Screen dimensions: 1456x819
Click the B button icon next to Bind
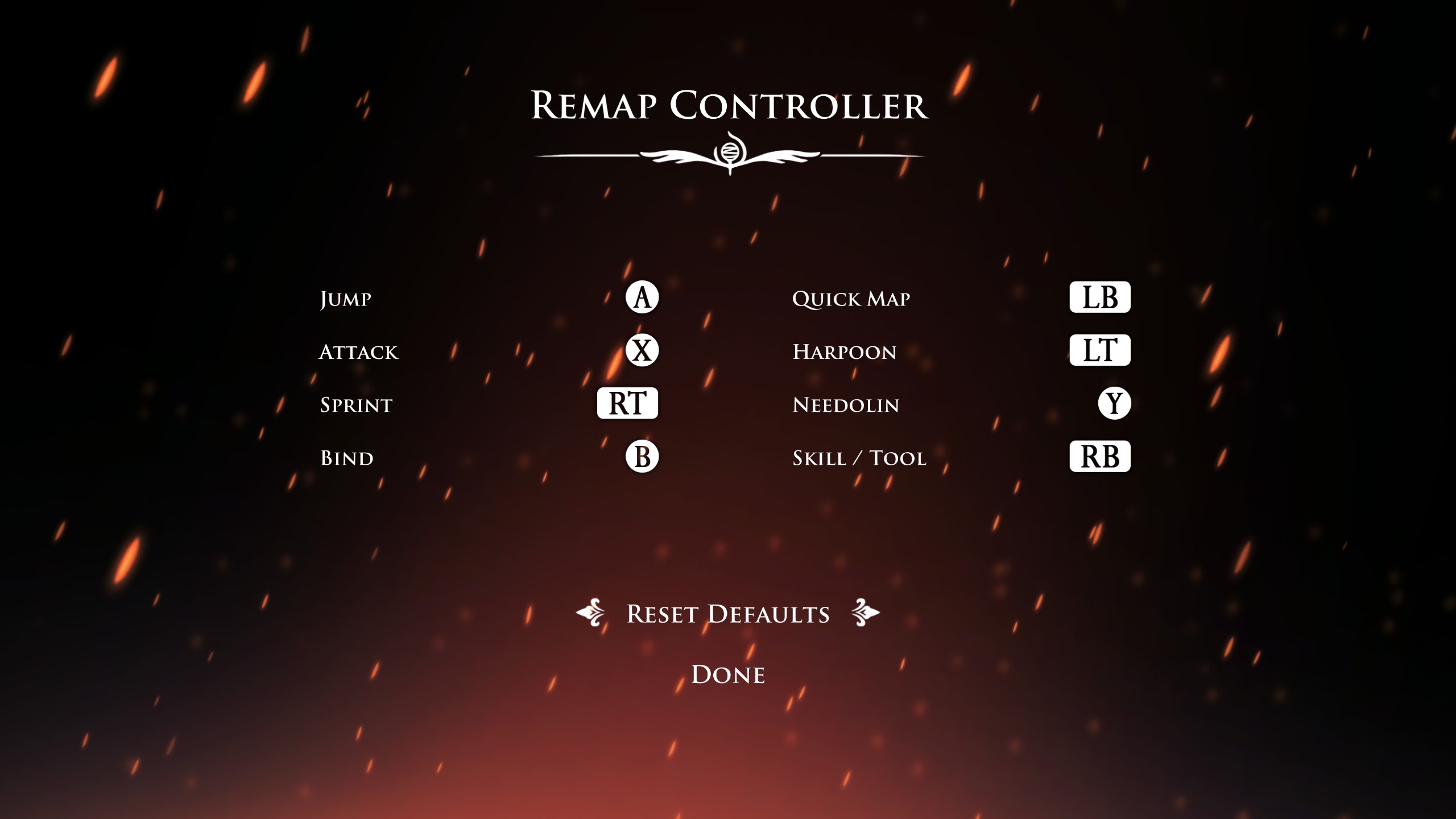[643, 456]
